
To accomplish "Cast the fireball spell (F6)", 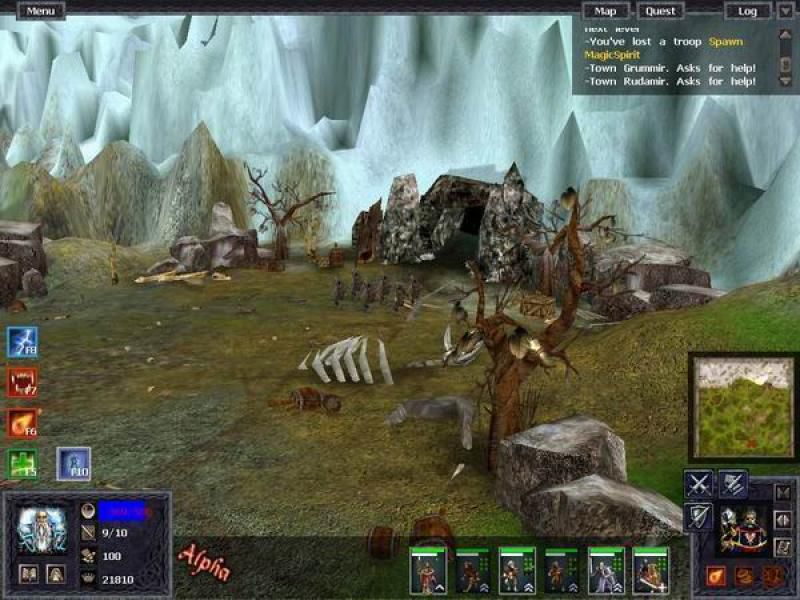I will pos(22,422).
